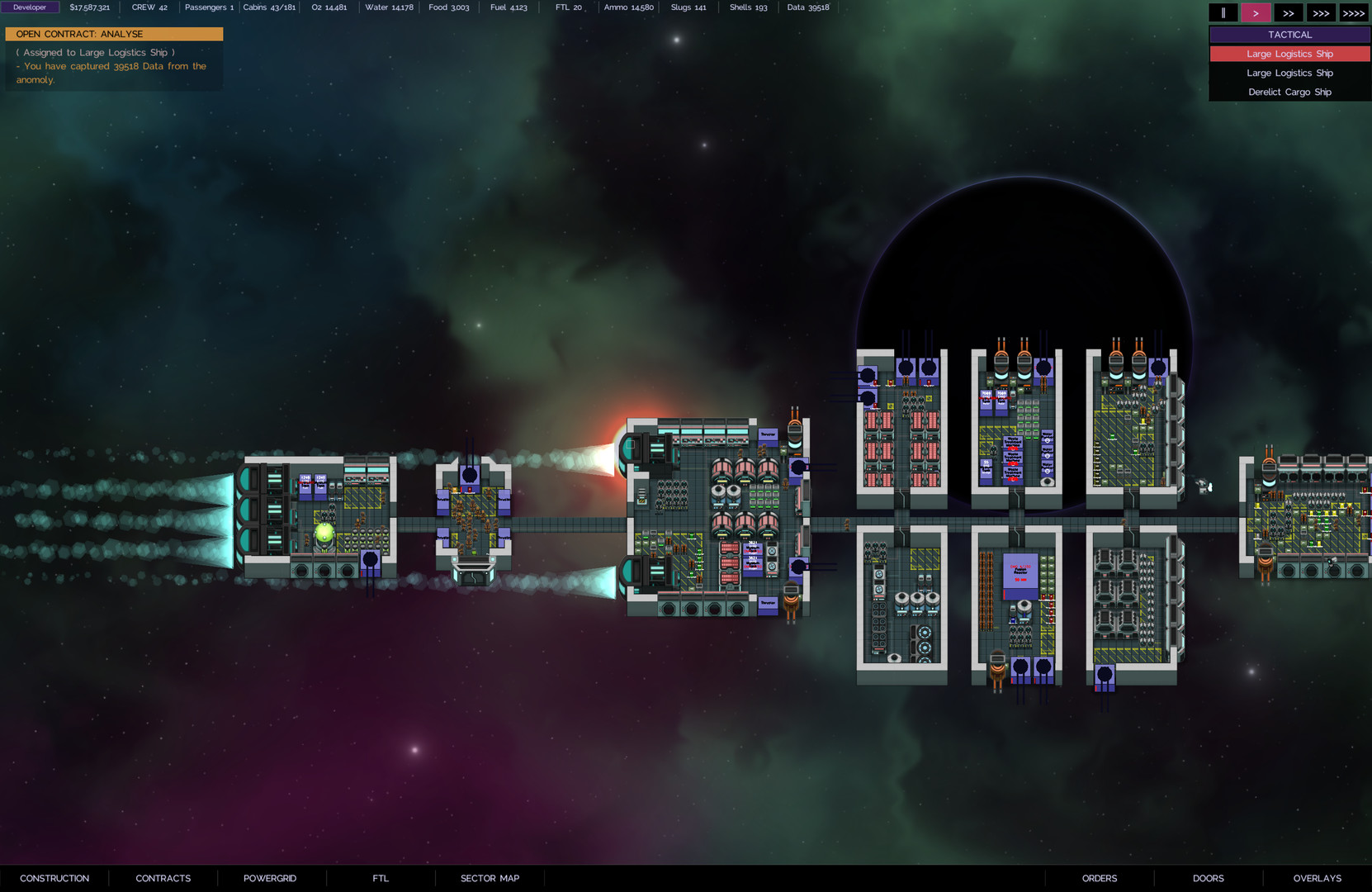Select the triple-chevron faster speed
Image resolution: width=1372 pixels, height=892 pixels.
coord(1321,12)
